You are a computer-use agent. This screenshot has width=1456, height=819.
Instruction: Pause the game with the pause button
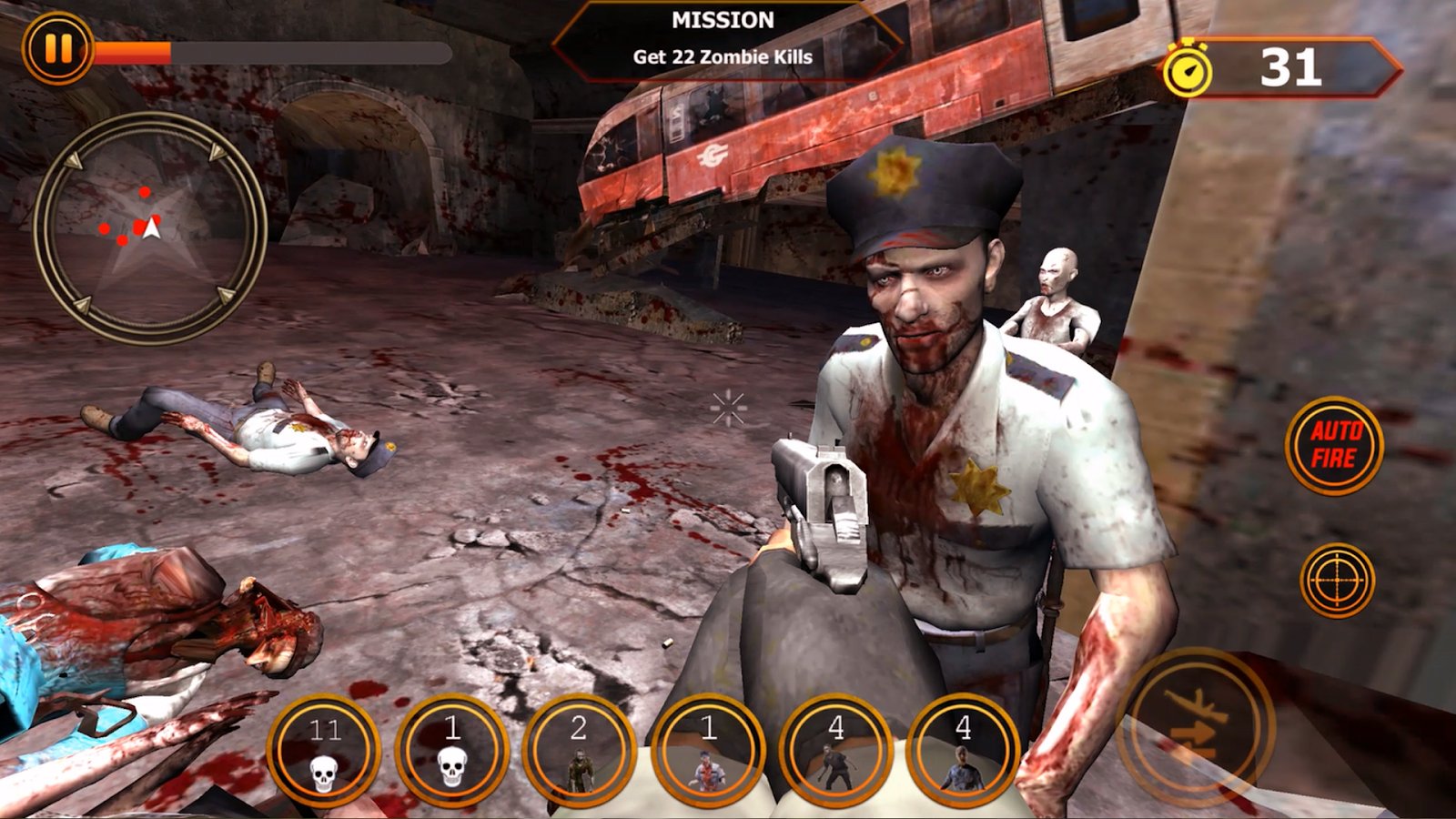pos(57,47)
